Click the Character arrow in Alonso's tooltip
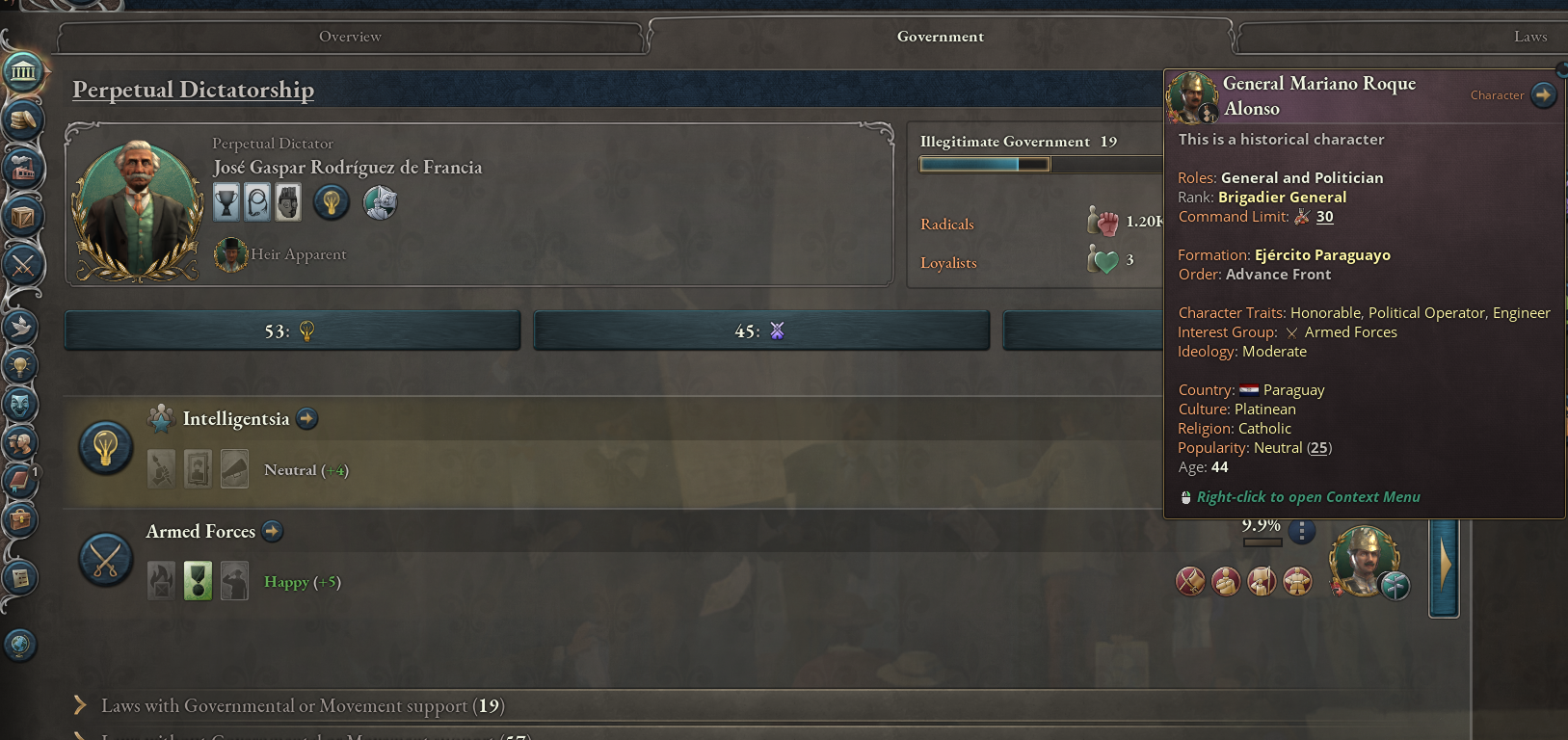 tap(1543, 94)
